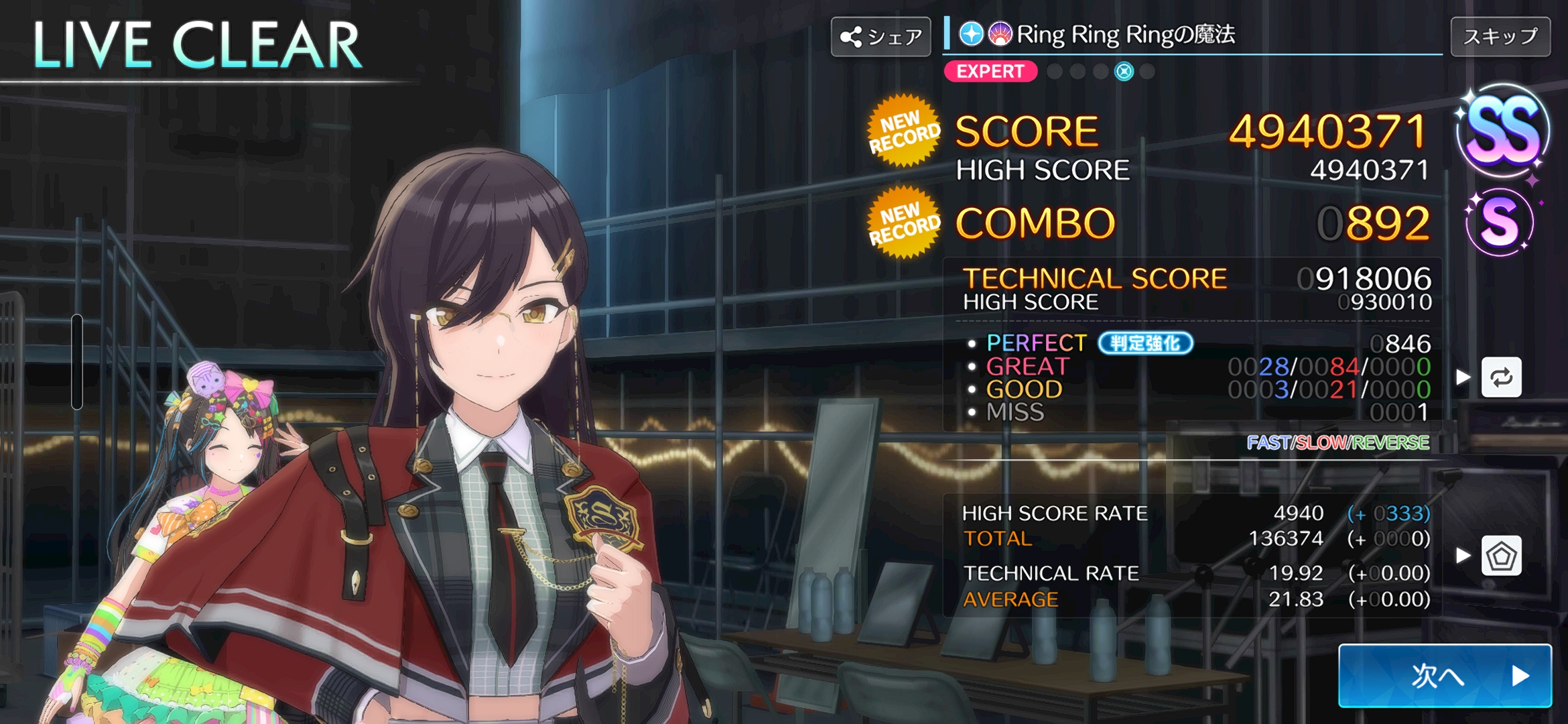Switch the rate panel with pentagon icon

click(1501, 556)
